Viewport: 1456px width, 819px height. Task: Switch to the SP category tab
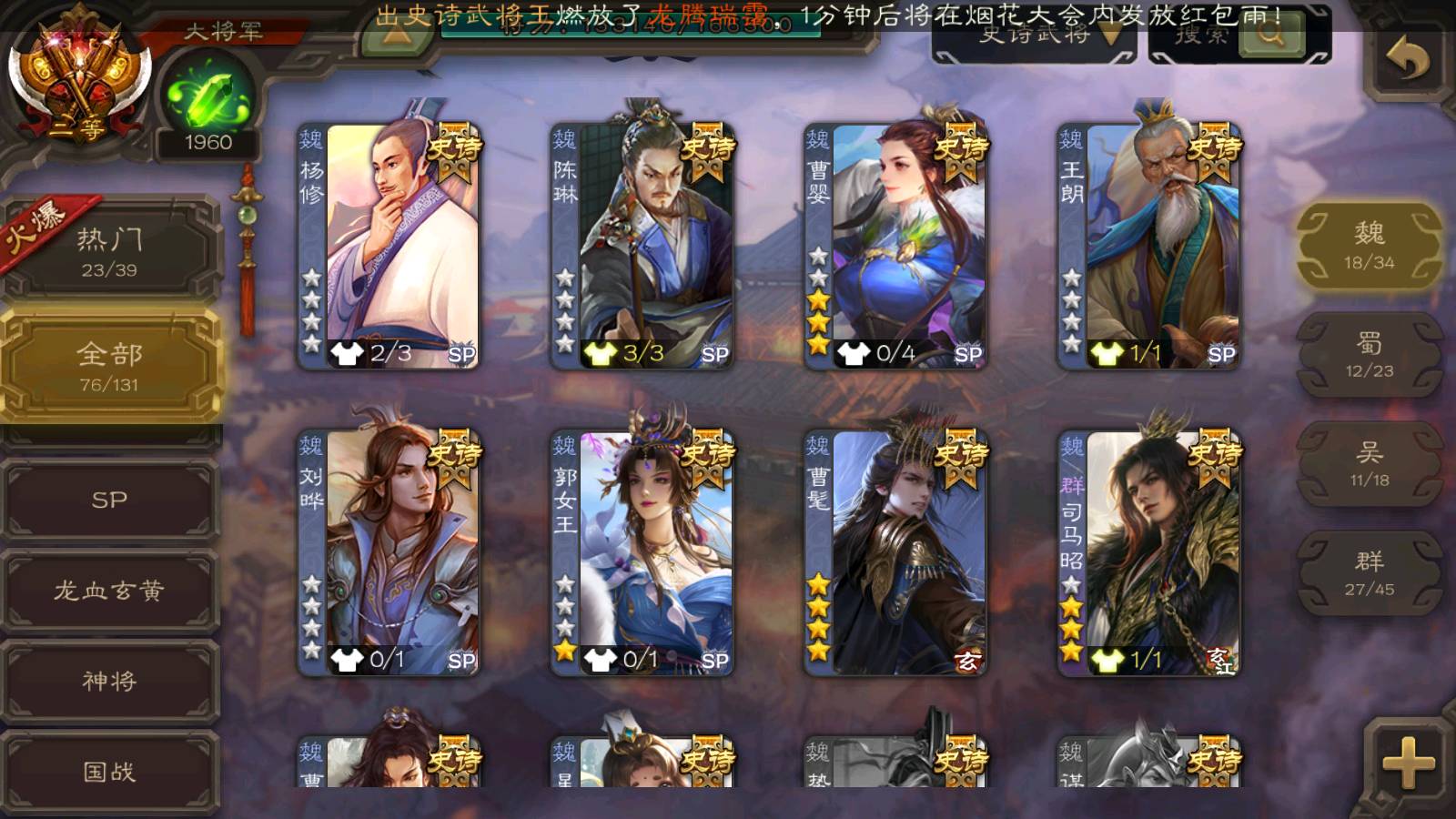[109, 500]
